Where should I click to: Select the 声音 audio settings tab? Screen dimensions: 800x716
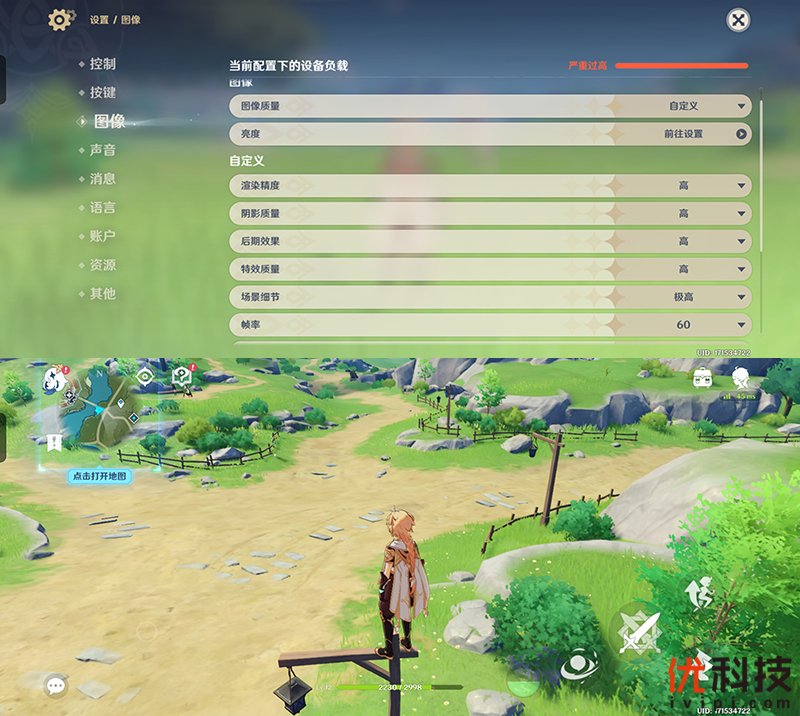[102, 150]
